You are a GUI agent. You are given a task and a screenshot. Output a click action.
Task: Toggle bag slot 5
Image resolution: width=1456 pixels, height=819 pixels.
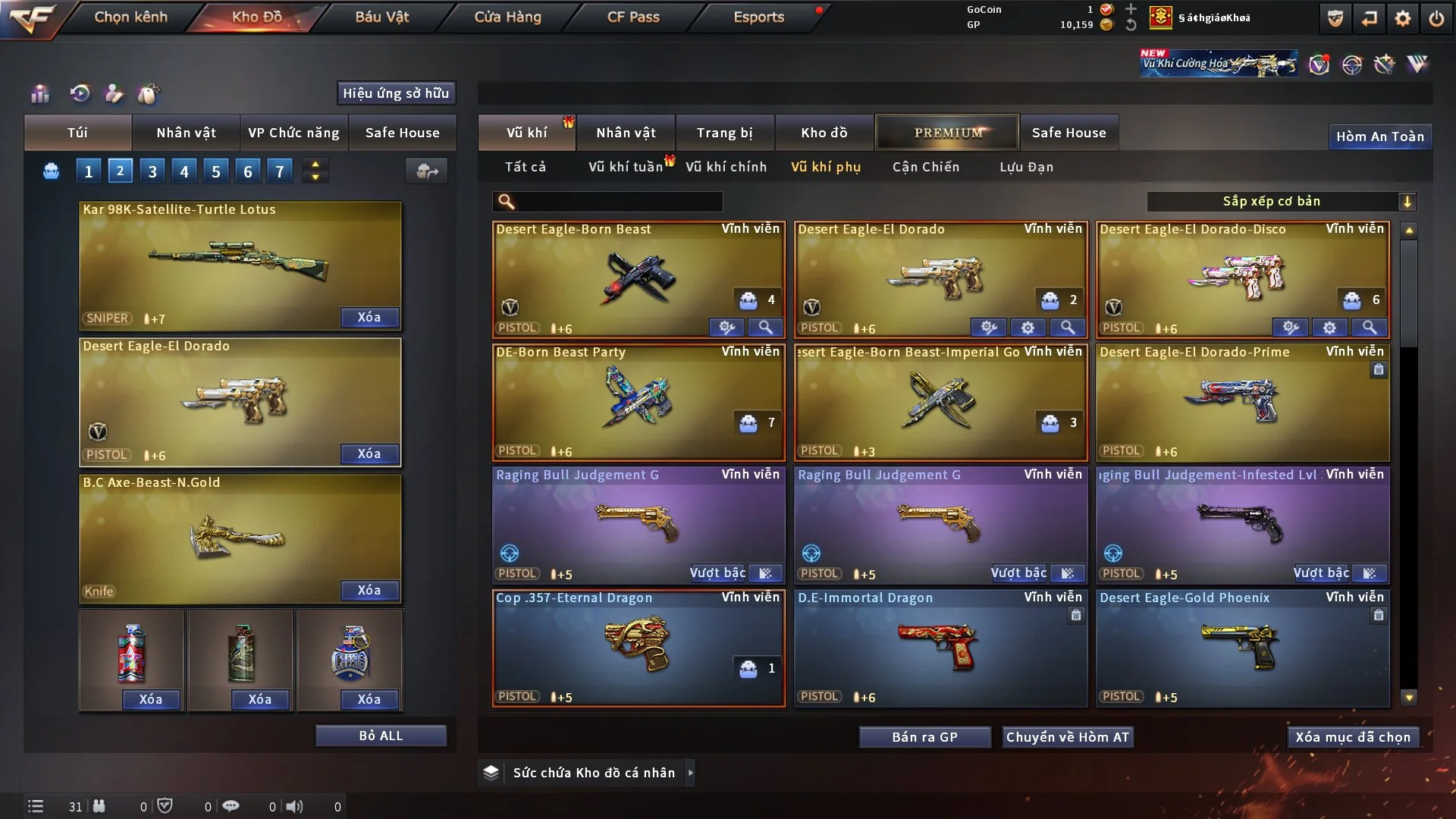pos(215,171)
